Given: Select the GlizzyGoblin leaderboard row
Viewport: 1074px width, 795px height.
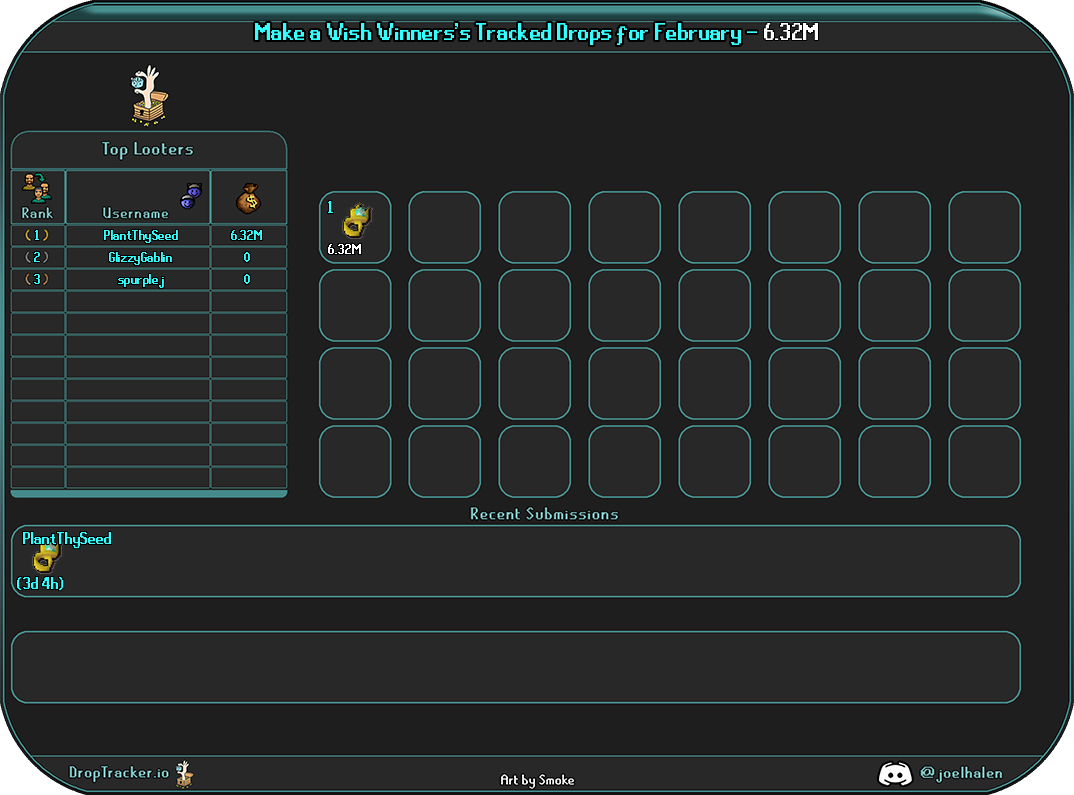Looking at the screenshot, I should [x=140, y=258].
